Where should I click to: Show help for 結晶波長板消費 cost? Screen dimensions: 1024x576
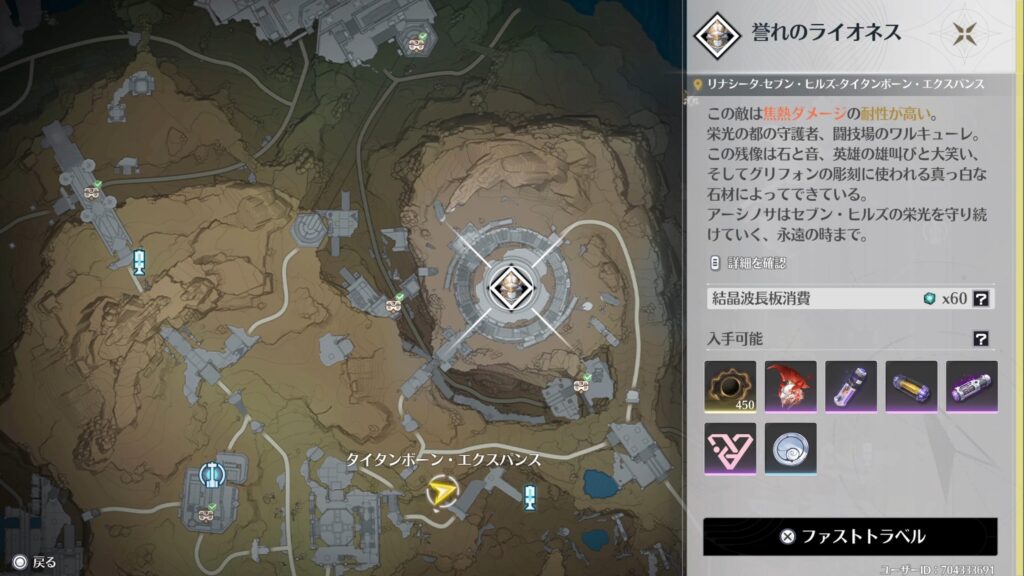[982, 298]
